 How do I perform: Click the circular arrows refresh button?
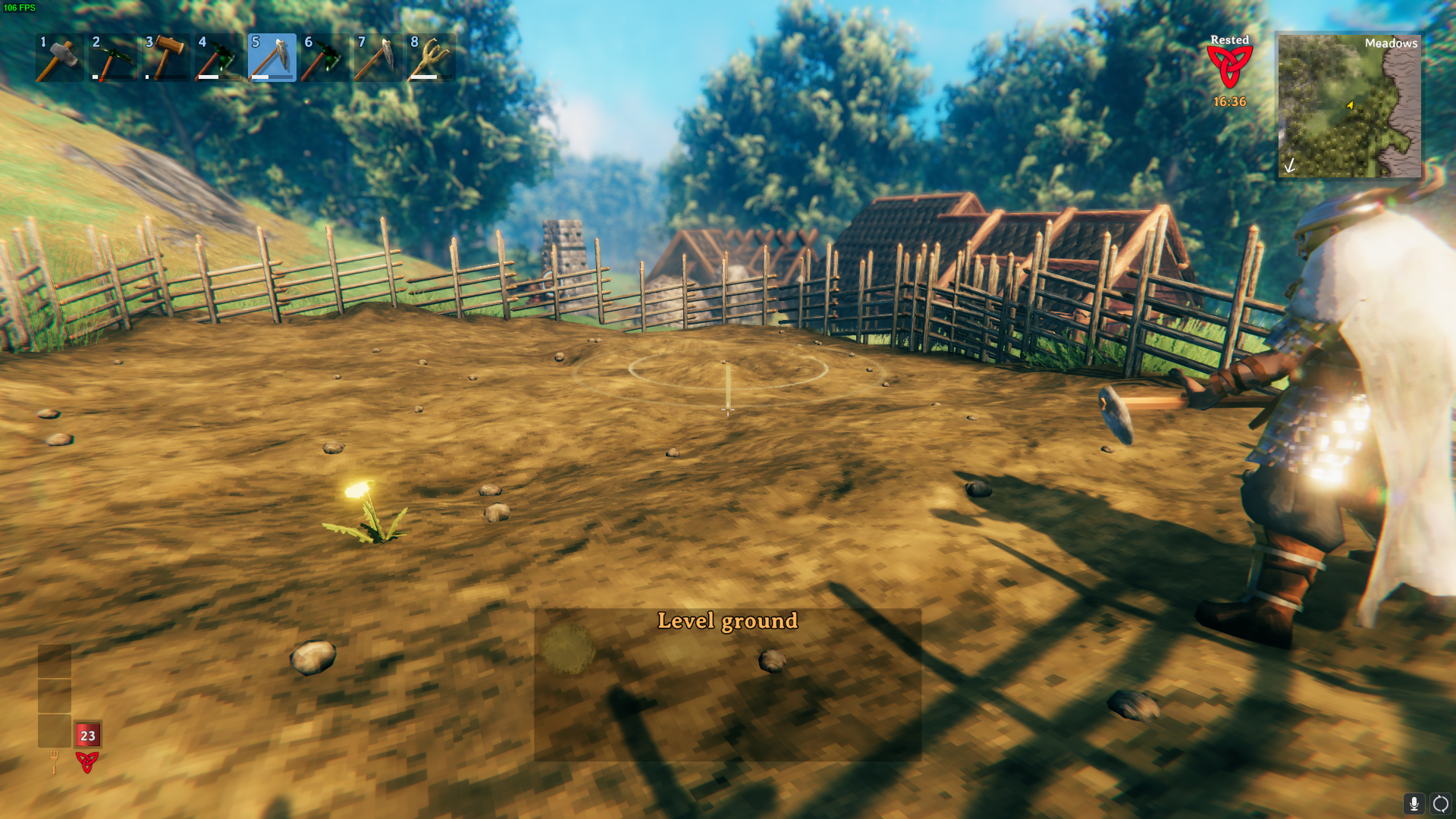(x=1440, y=804)
